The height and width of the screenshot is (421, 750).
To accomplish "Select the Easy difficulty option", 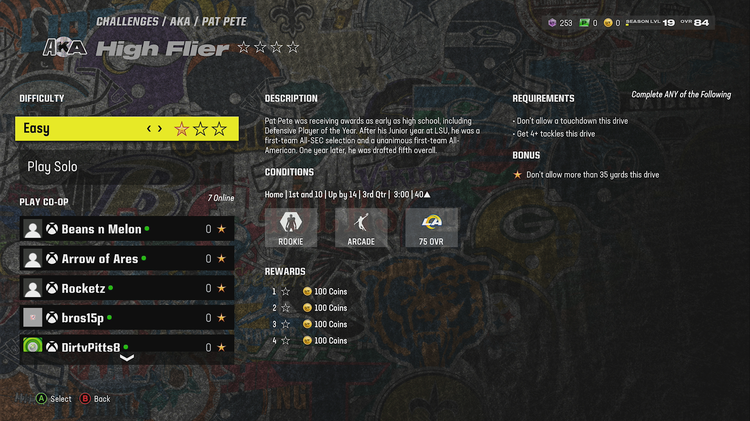I will pyautogui.click(x=127, y=128).
